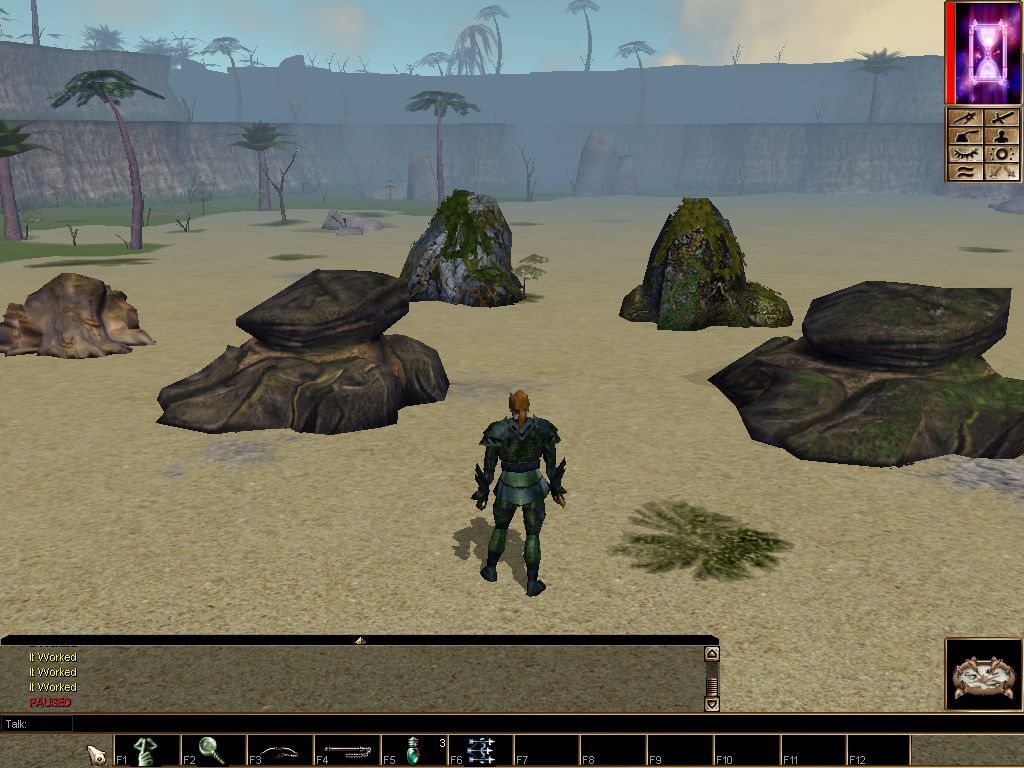1024x768 pixels.
Task: Activate the F2 magnifying glass search slot
Action: [x=213, y=750]
